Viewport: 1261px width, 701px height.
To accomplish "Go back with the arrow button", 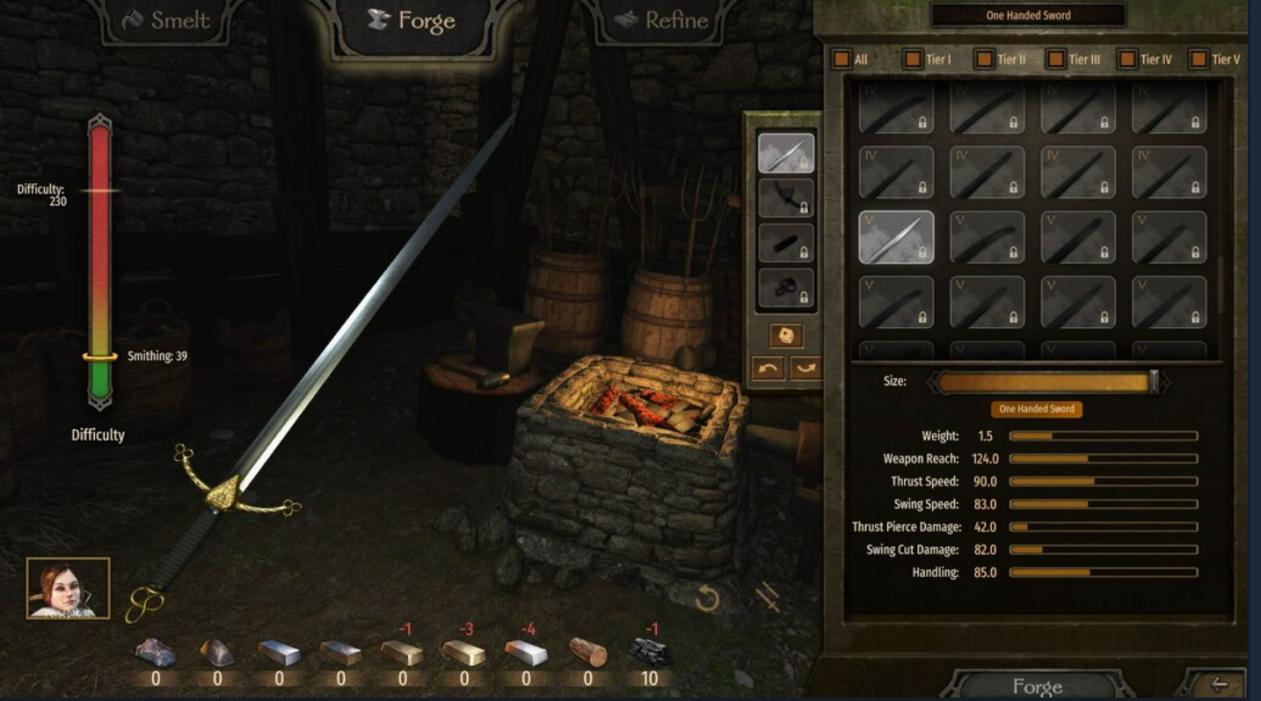I will pos(1219,685).
